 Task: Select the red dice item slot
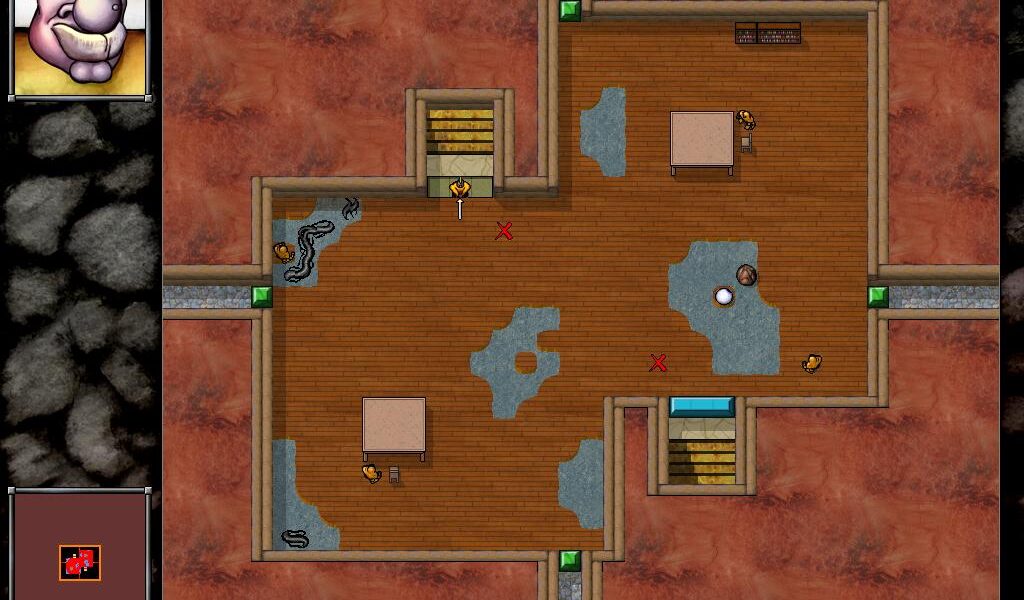(x=80, y=563)
